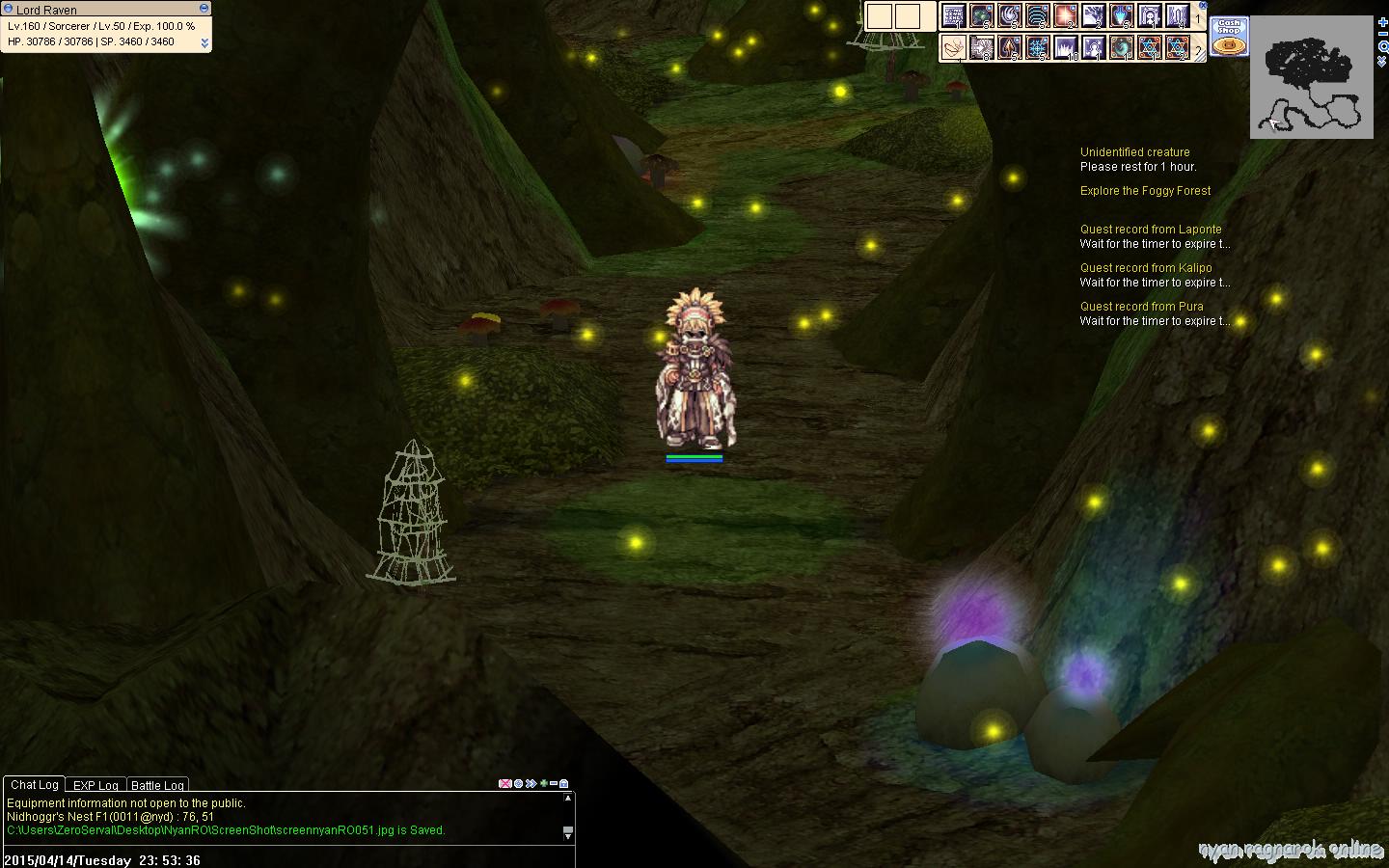This screenshot has width=1389, height=868.
Task: Use the red starburst skill in hotbar row one
Action: point(1065,16)
